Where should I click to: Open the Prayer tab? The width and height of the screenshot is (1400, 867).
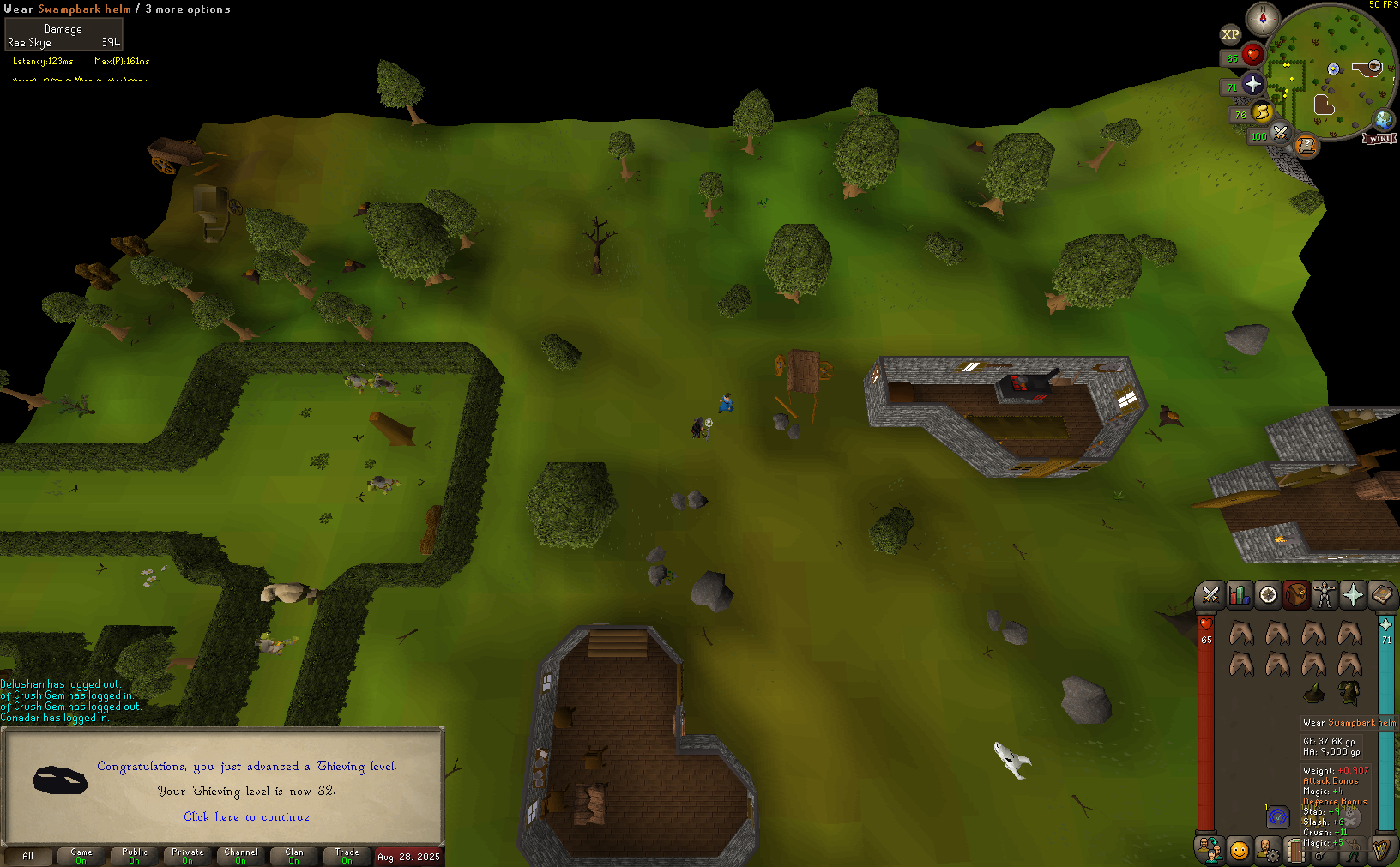click(1353, 594)
